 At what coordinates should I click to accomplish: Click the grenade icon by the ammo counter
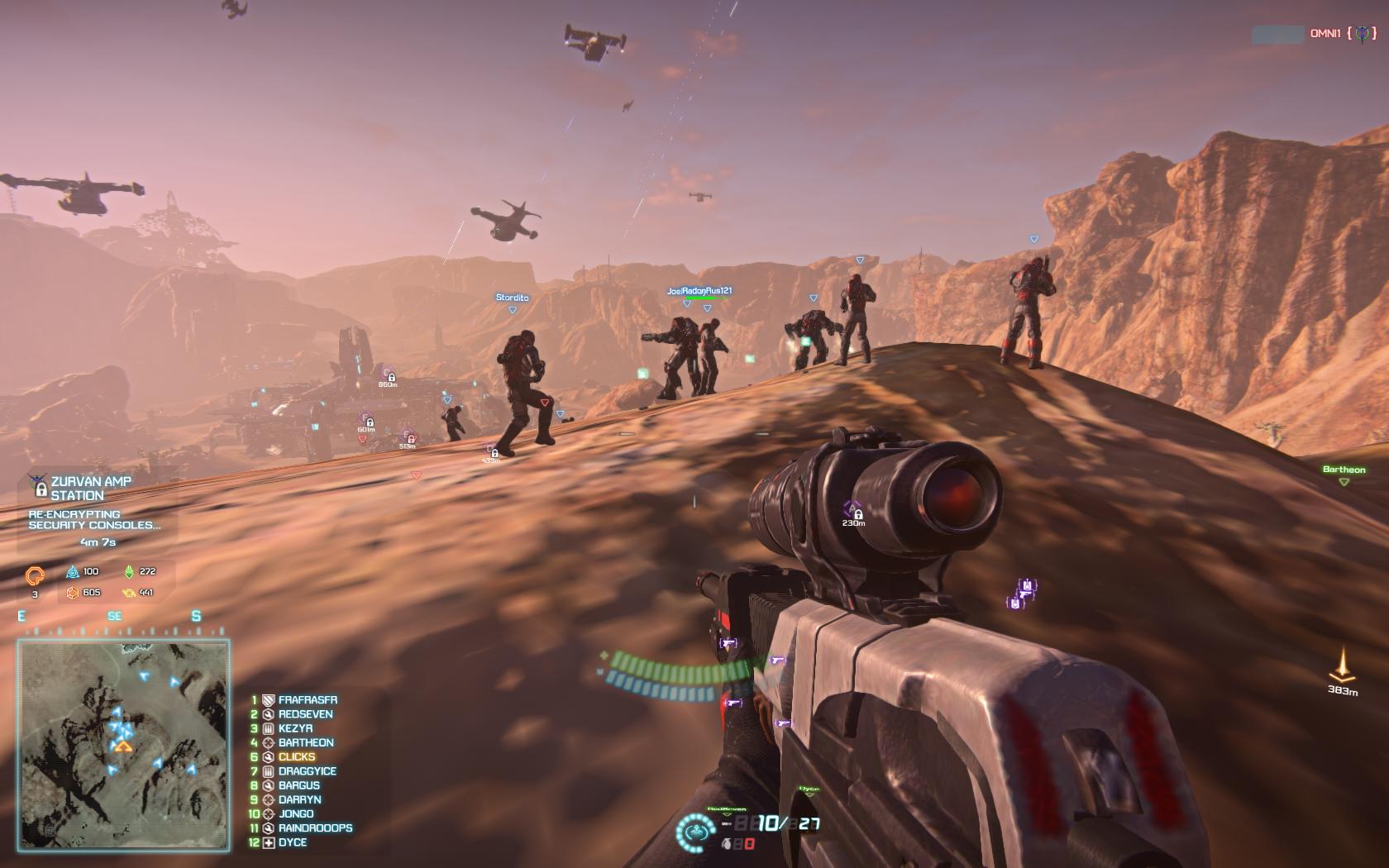tap(727, 844)
